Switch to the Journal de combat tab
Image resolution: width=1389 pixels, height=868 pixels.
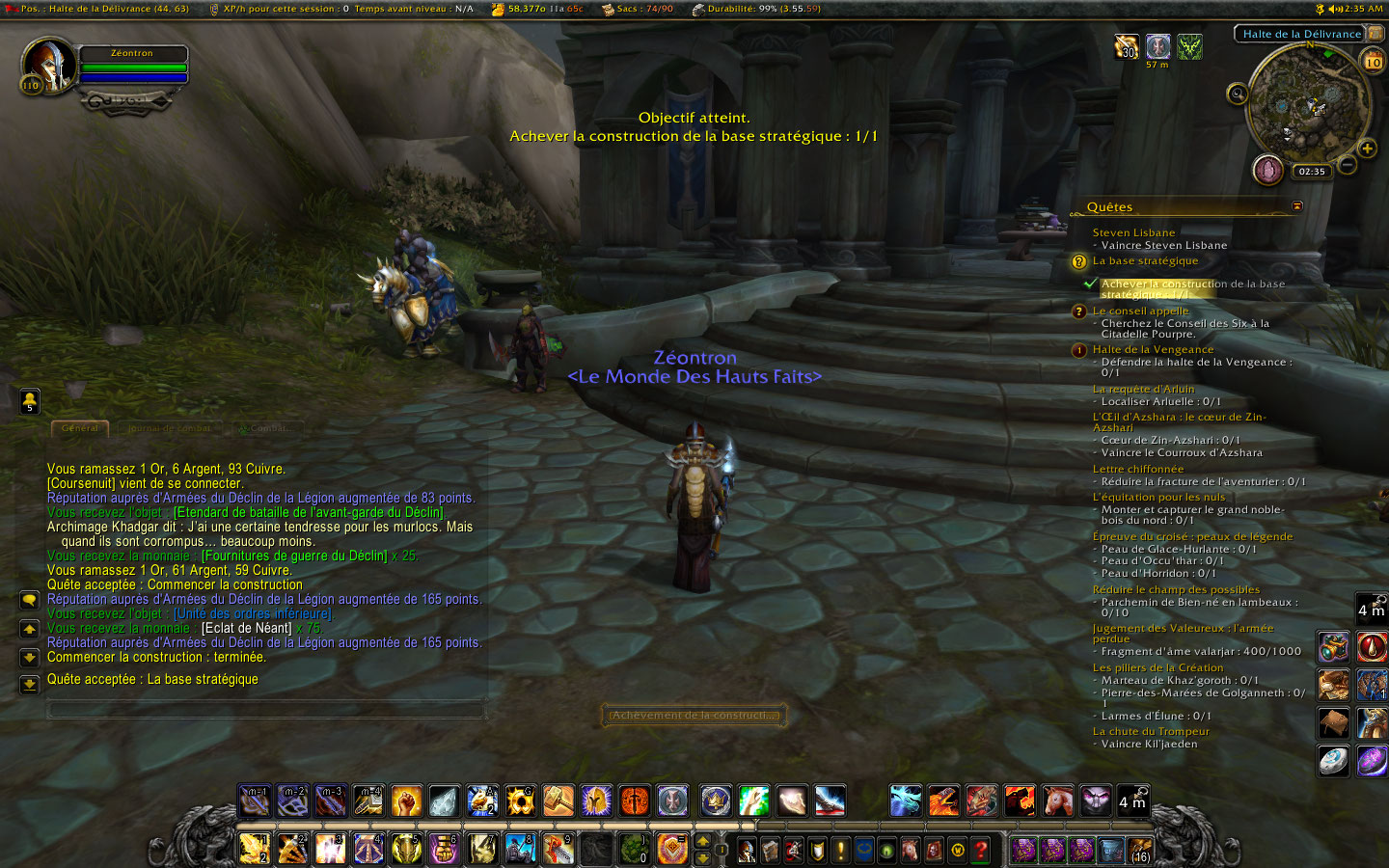[171, 428]
